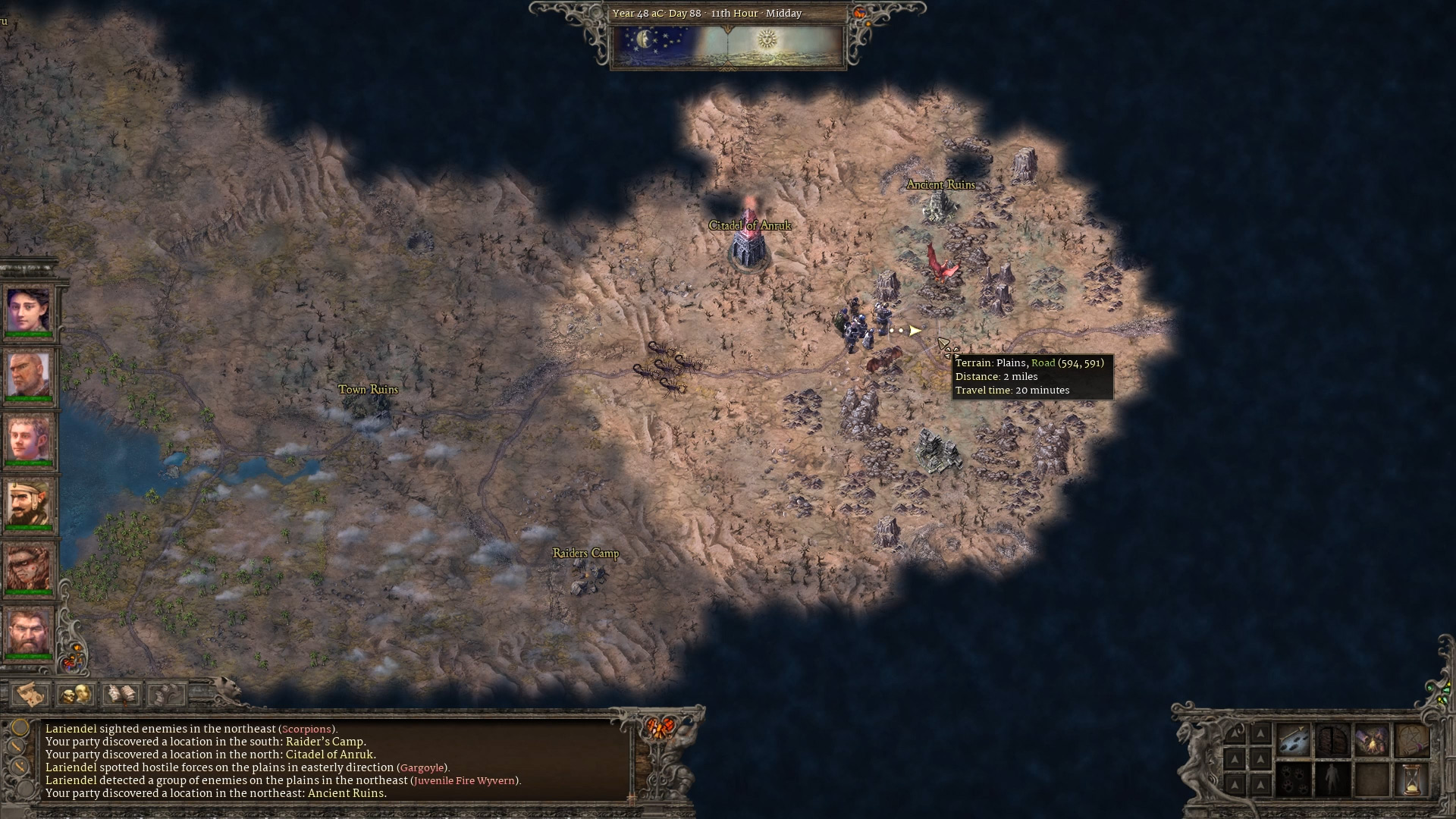This screenshot has height=819, width=1456.
Task: Pick the red-haired war-painted character portrait
Action: tap(29, 566)
